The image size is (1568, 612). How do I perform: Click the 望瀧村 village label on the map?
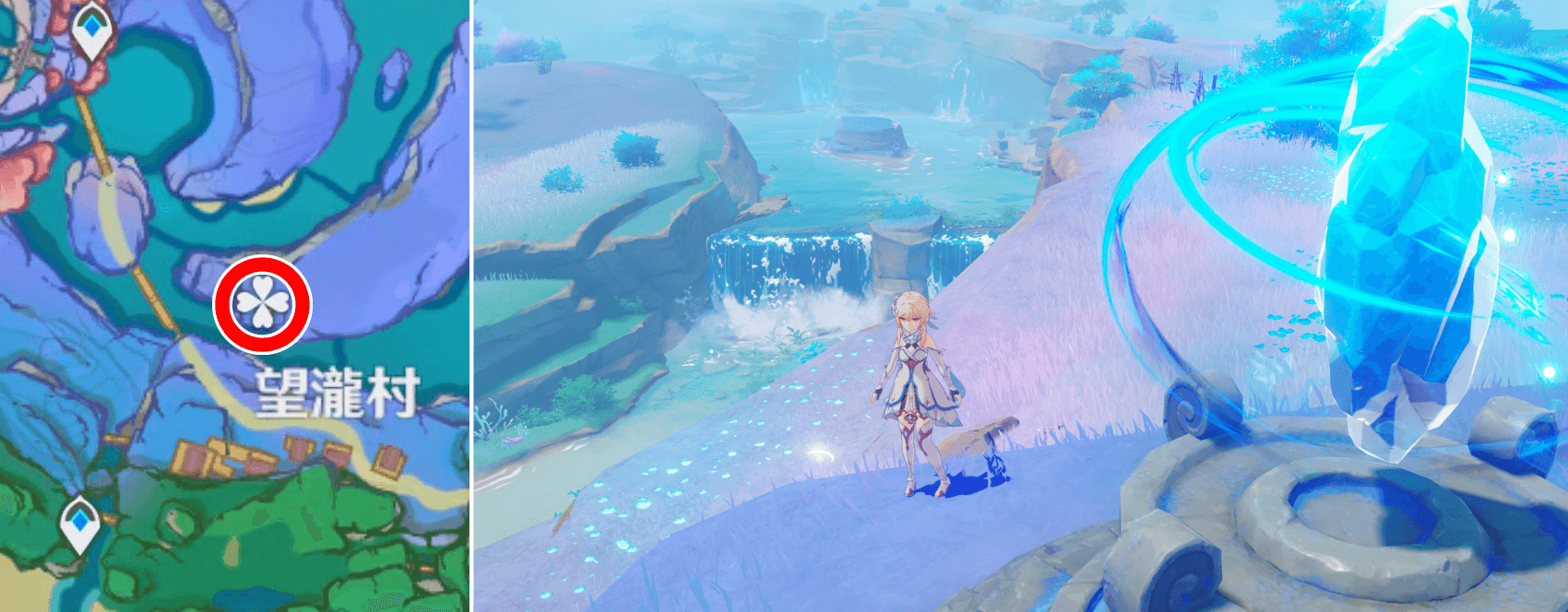point(337,394)
